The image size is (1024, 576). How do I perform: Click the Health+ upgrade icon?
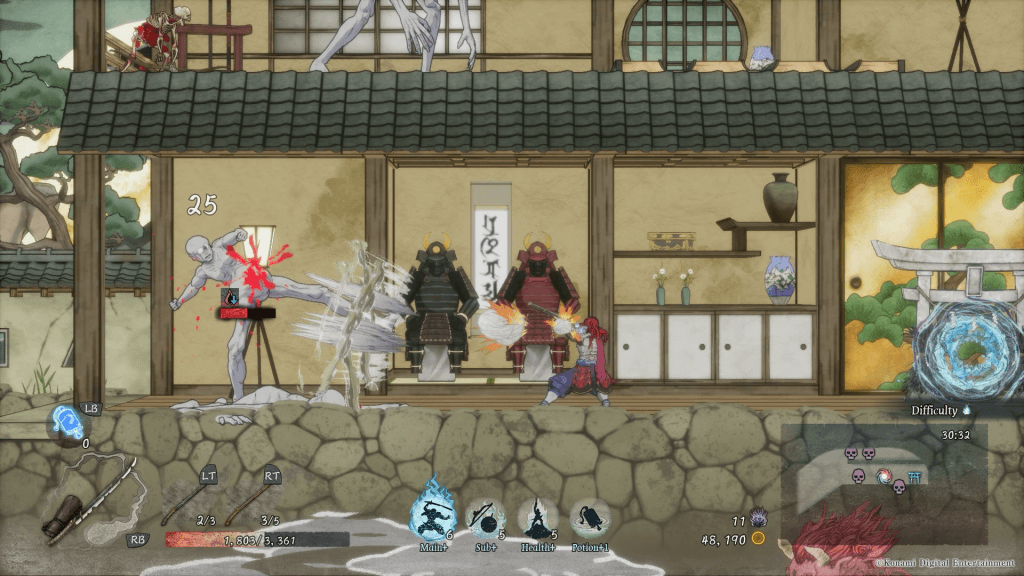point(537,520)
